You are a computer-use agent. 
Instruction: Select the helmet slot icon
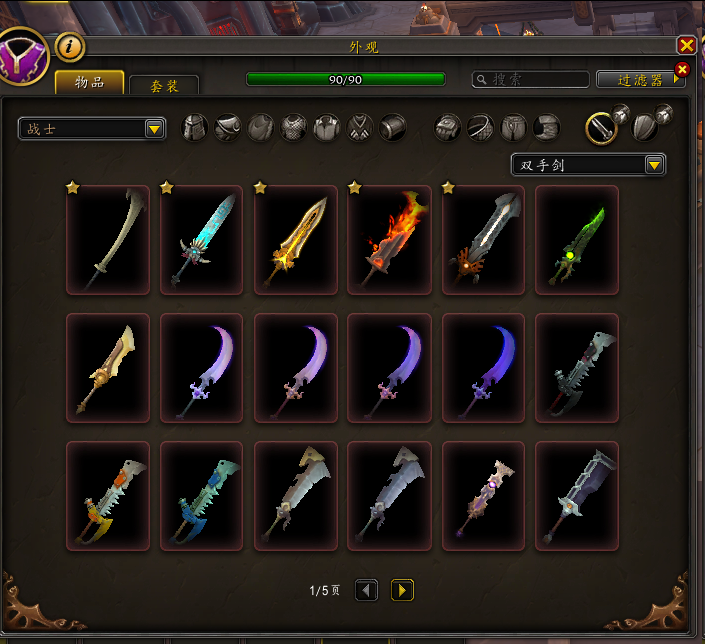click(194, 128)
